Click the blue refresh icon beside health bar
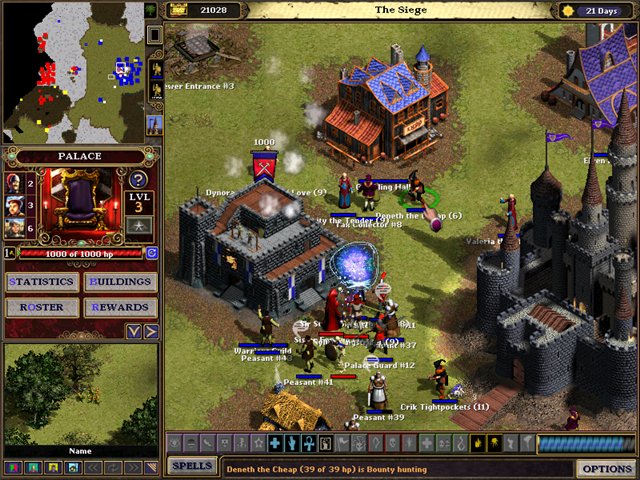The image size is (640, 480). point(152,253)
